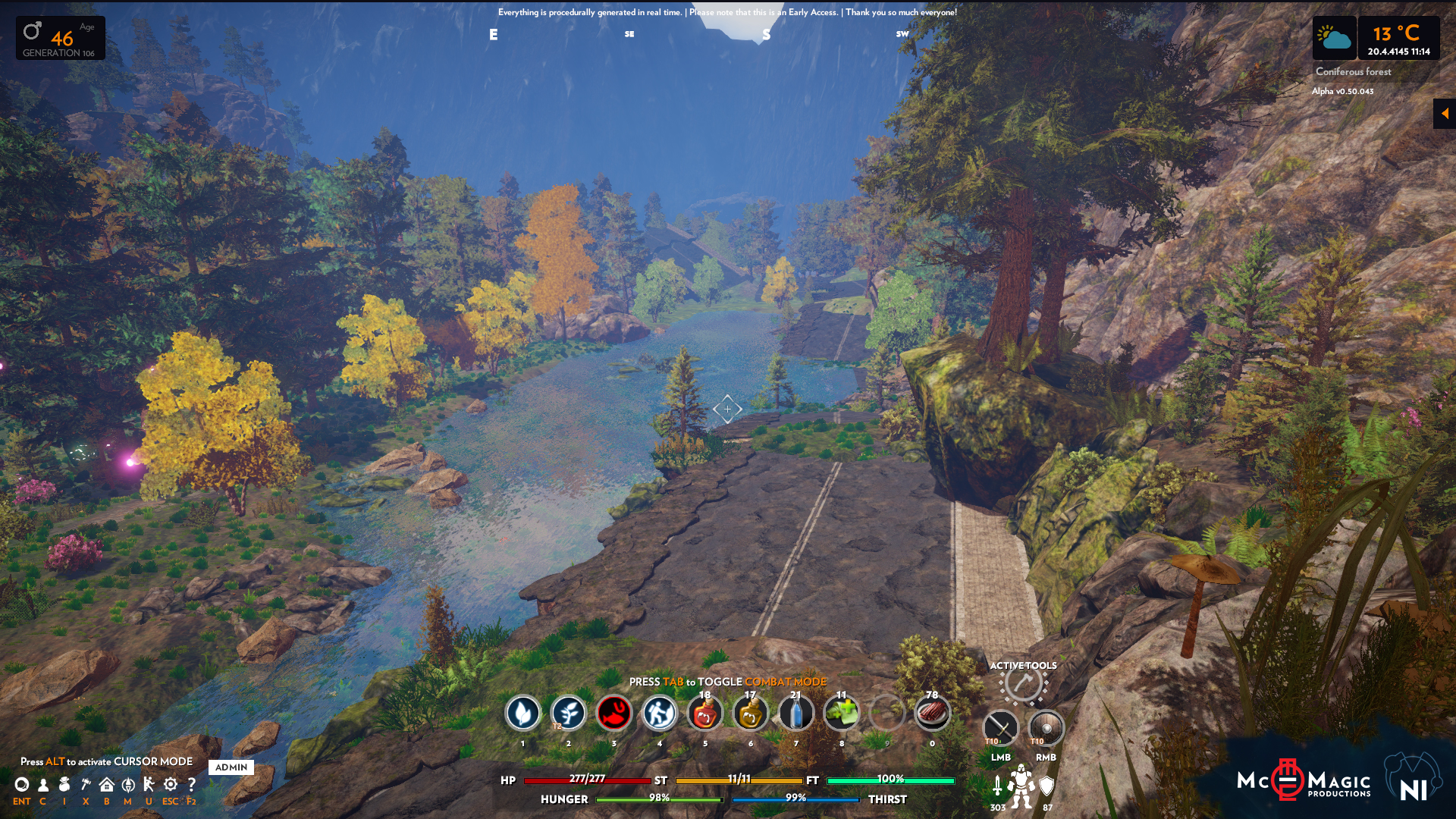1456x819 pixels.
Task: Use the red potion in the hotbar
Action: pos(704,714)
